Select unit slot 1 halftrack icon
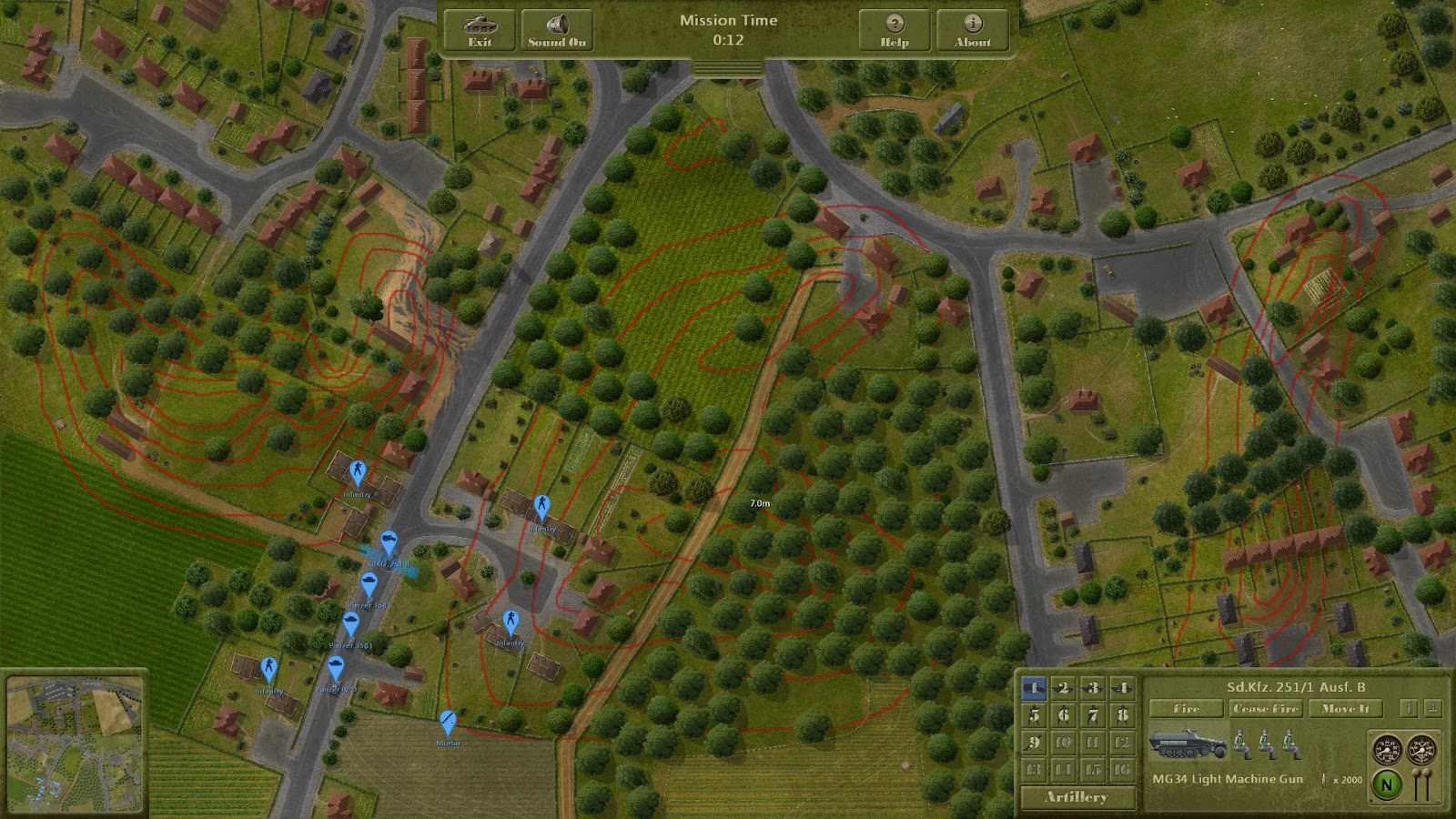This screenshot has width=1456, height=819. 1035,687
